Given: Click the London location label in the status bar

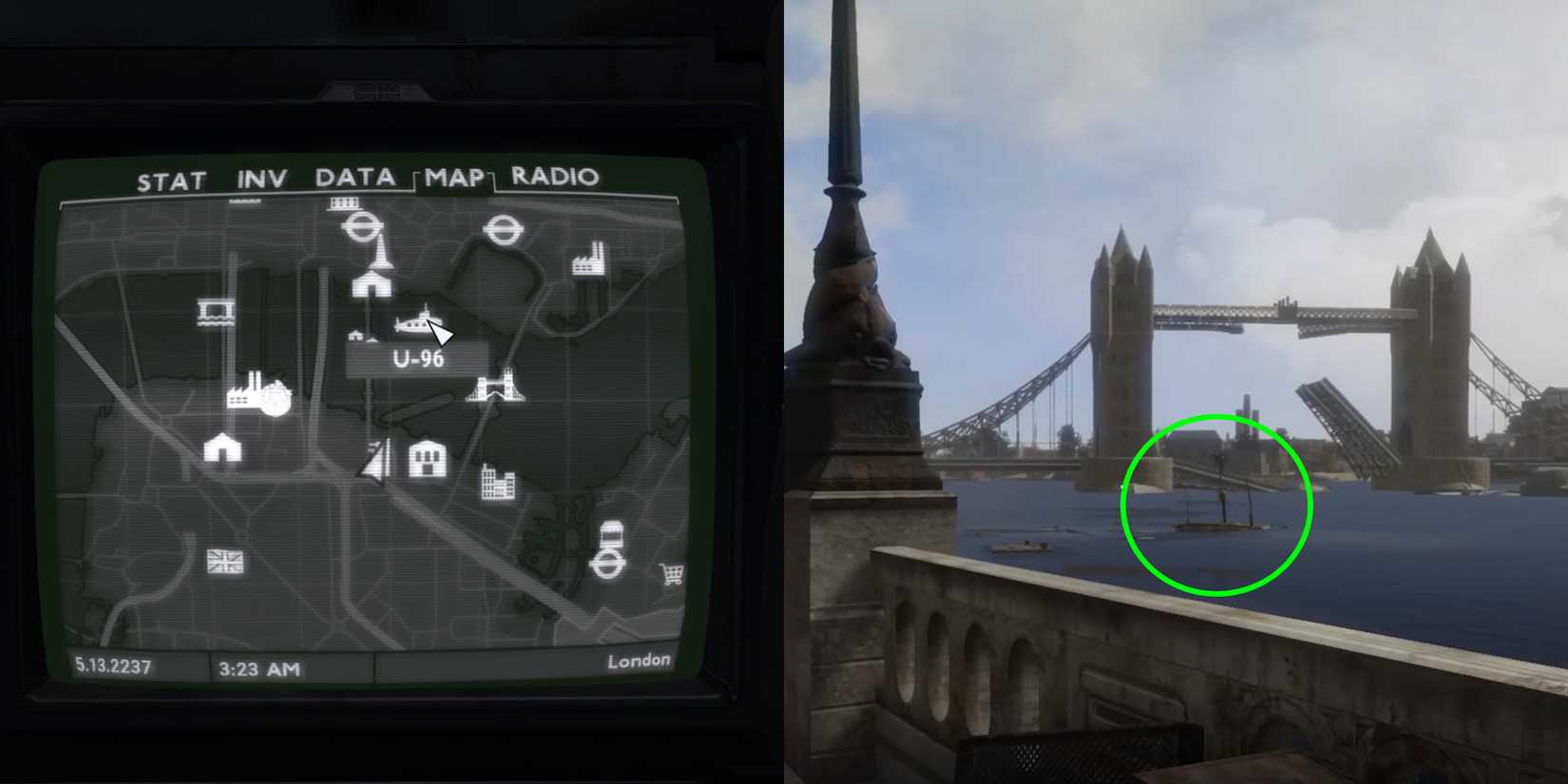Looking at the screenshot, I should point(641,660).
